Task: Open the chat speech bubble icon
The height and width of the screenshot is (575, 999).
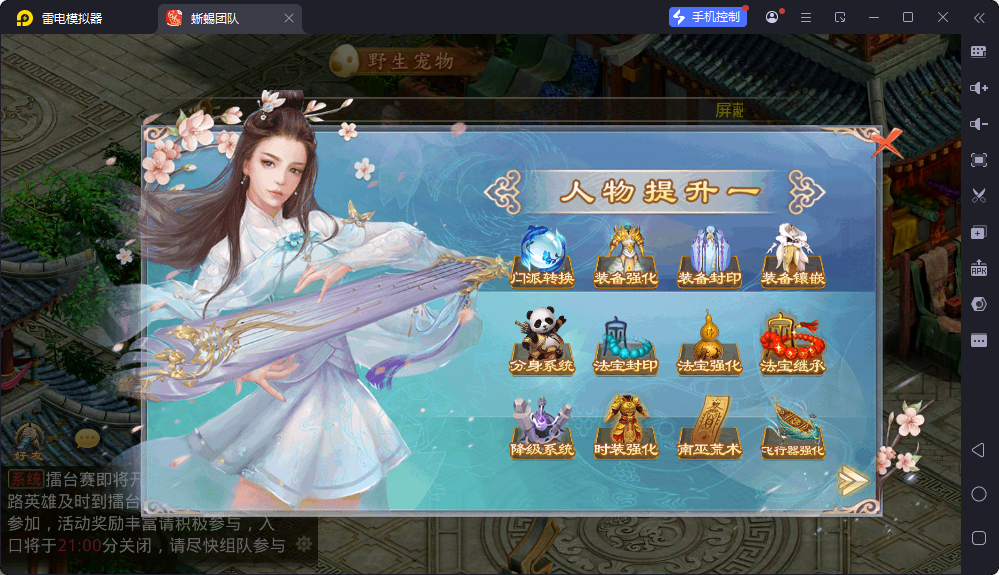Action: pos(88,438)
